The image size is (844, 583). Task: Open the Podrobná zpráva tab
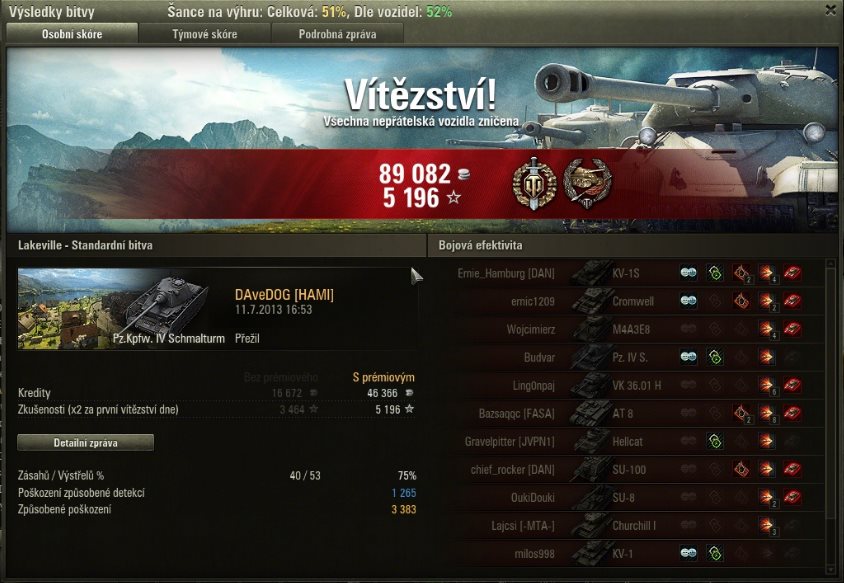click(x=338, y=34)
